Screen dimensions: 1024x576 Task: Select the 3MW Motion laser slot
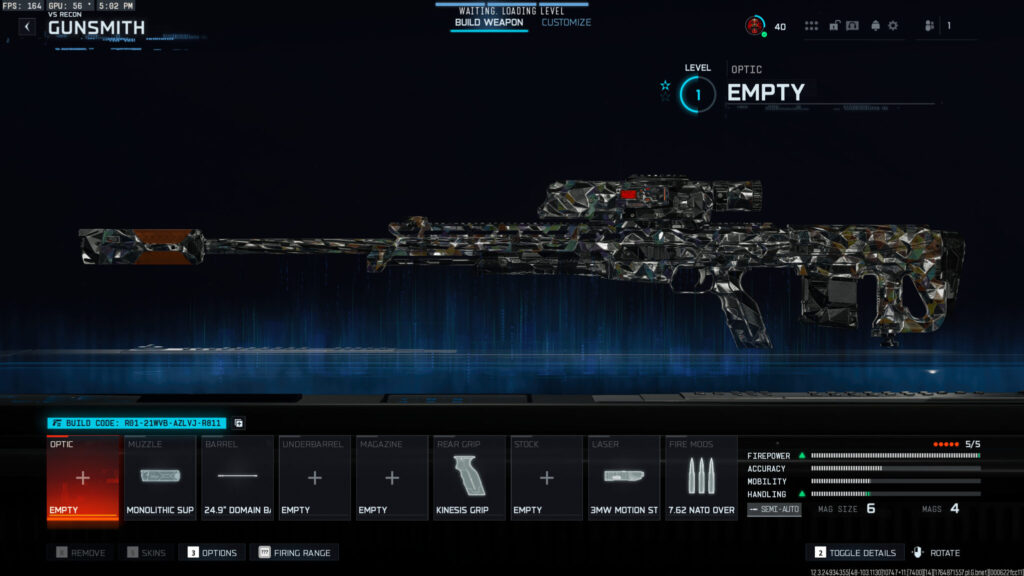pyautogui.click(x=624, y=478)
